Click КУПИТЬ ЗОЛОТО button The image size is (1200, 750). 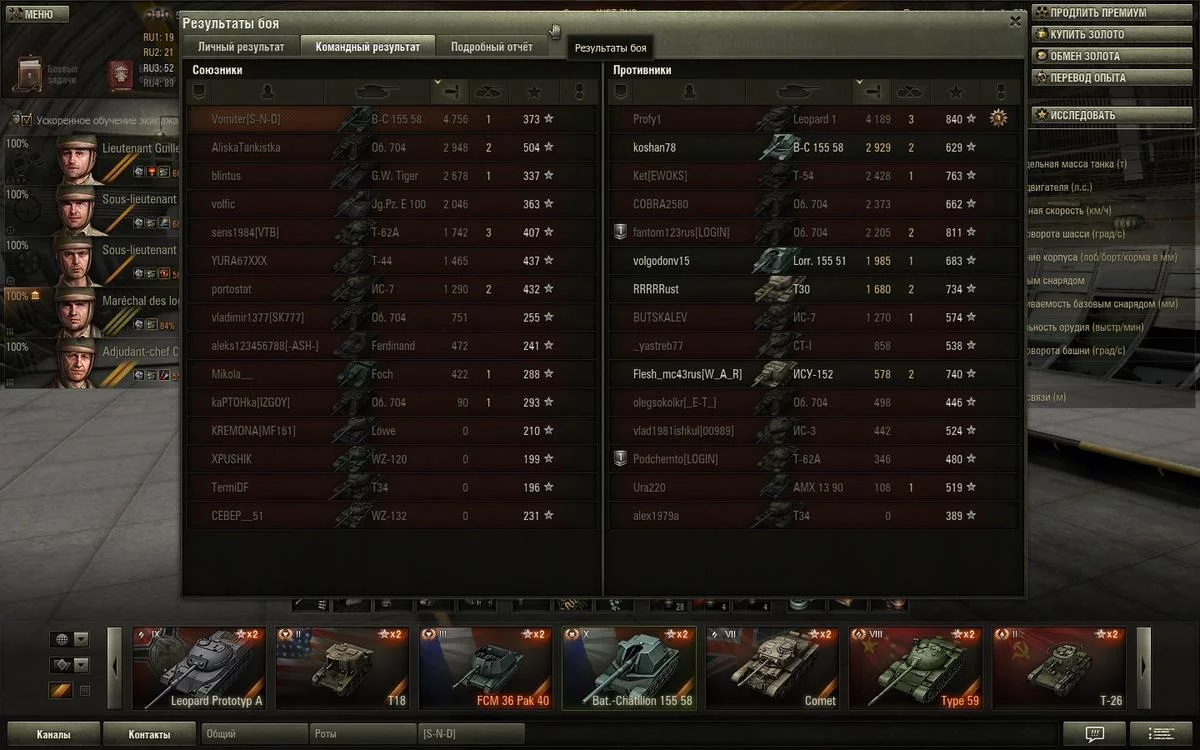(1087, 35)
